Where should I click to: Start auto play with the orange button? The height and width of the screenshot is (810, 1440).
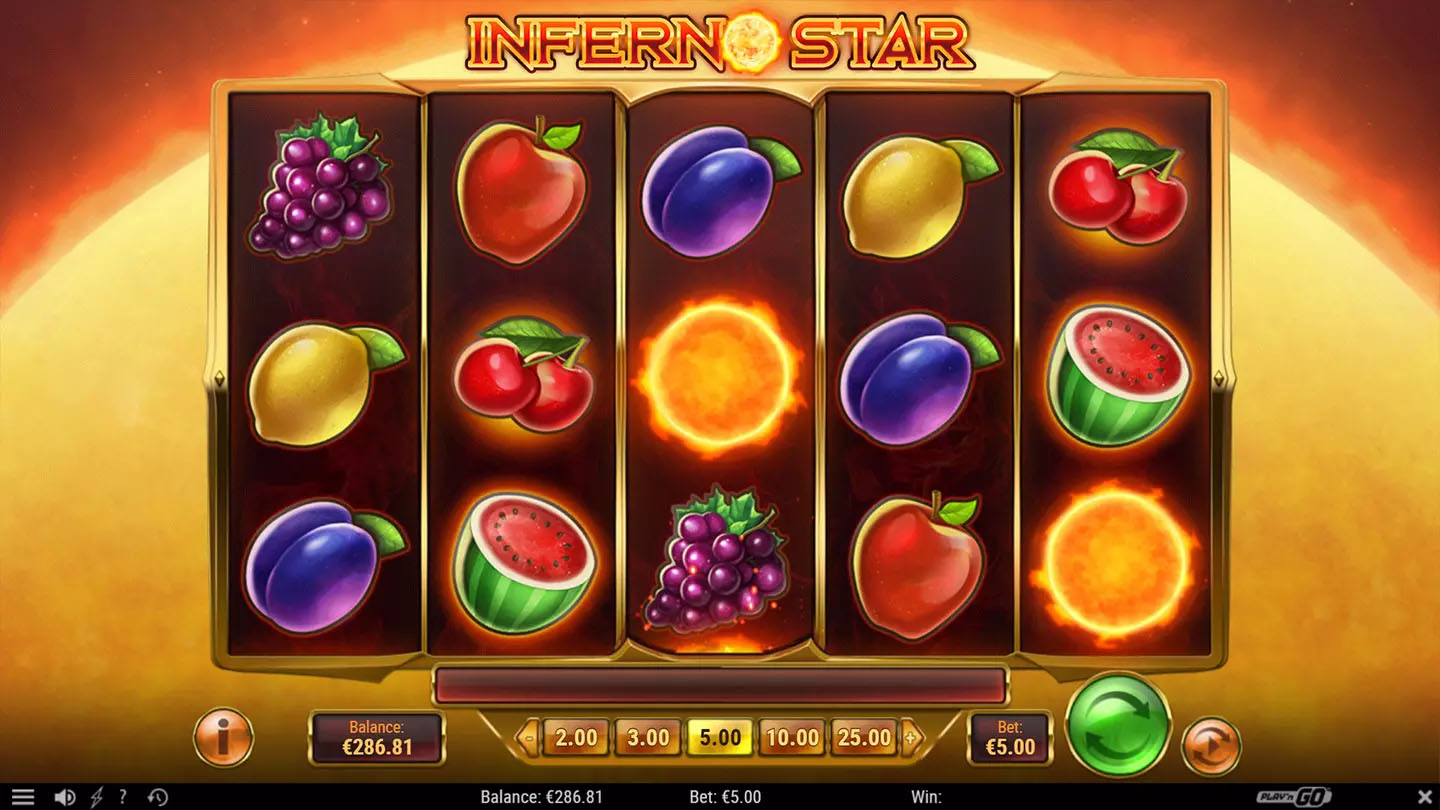tap(1211, 746)
